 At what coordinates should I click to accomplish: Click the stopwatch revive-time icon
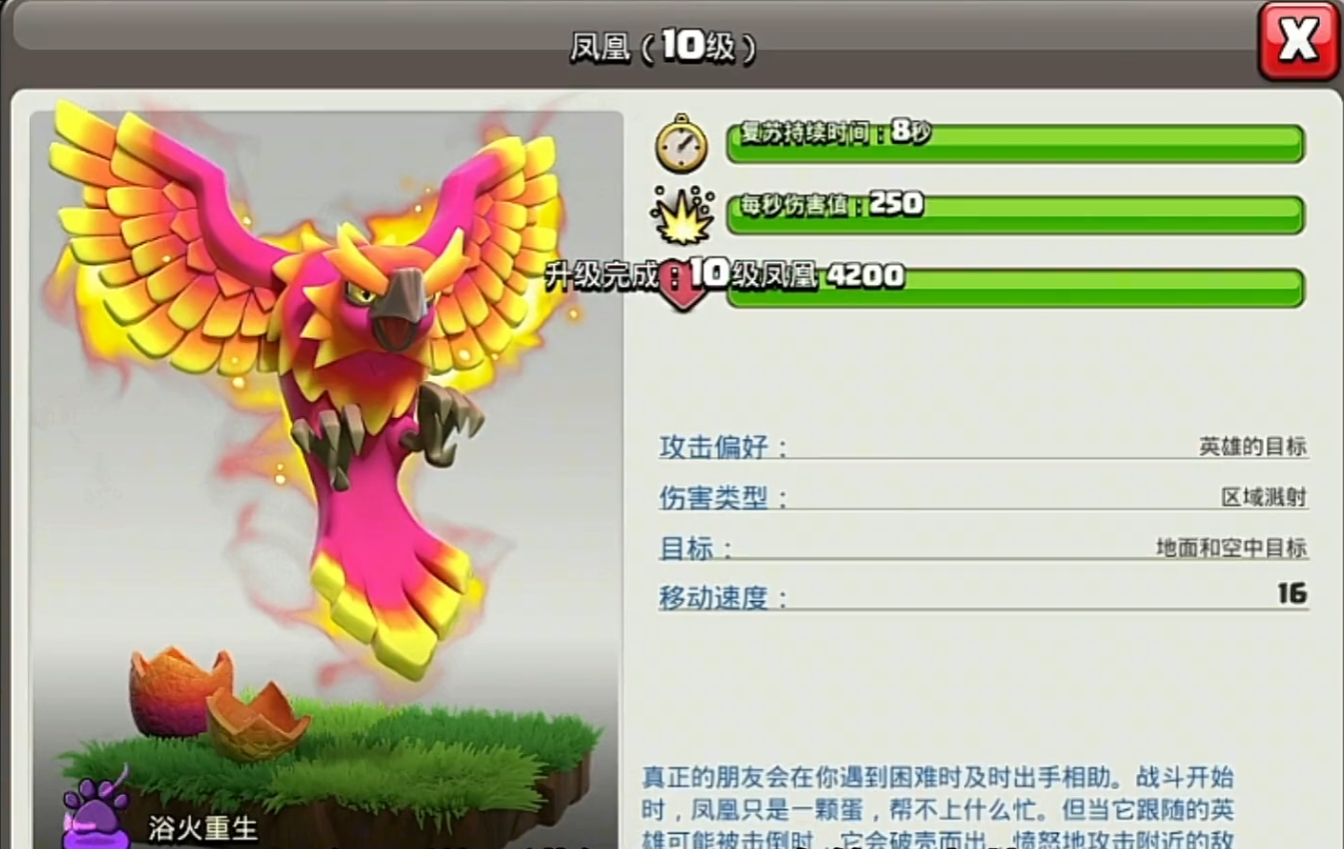tap(682, 146)
